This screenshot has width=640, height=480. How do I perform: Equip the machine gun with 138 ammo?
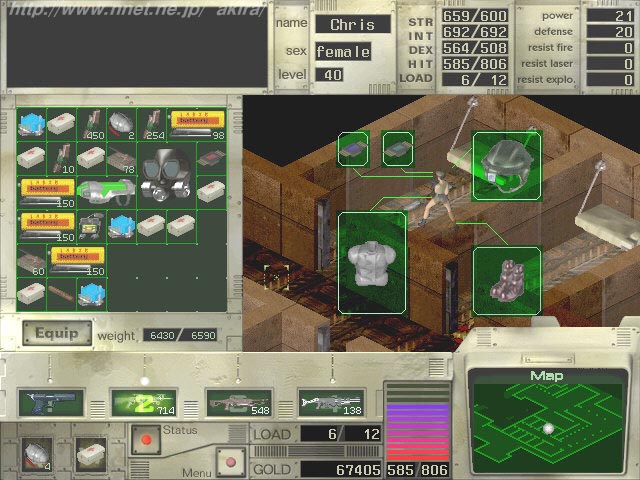pyautogui.click(x=329, y=402)
